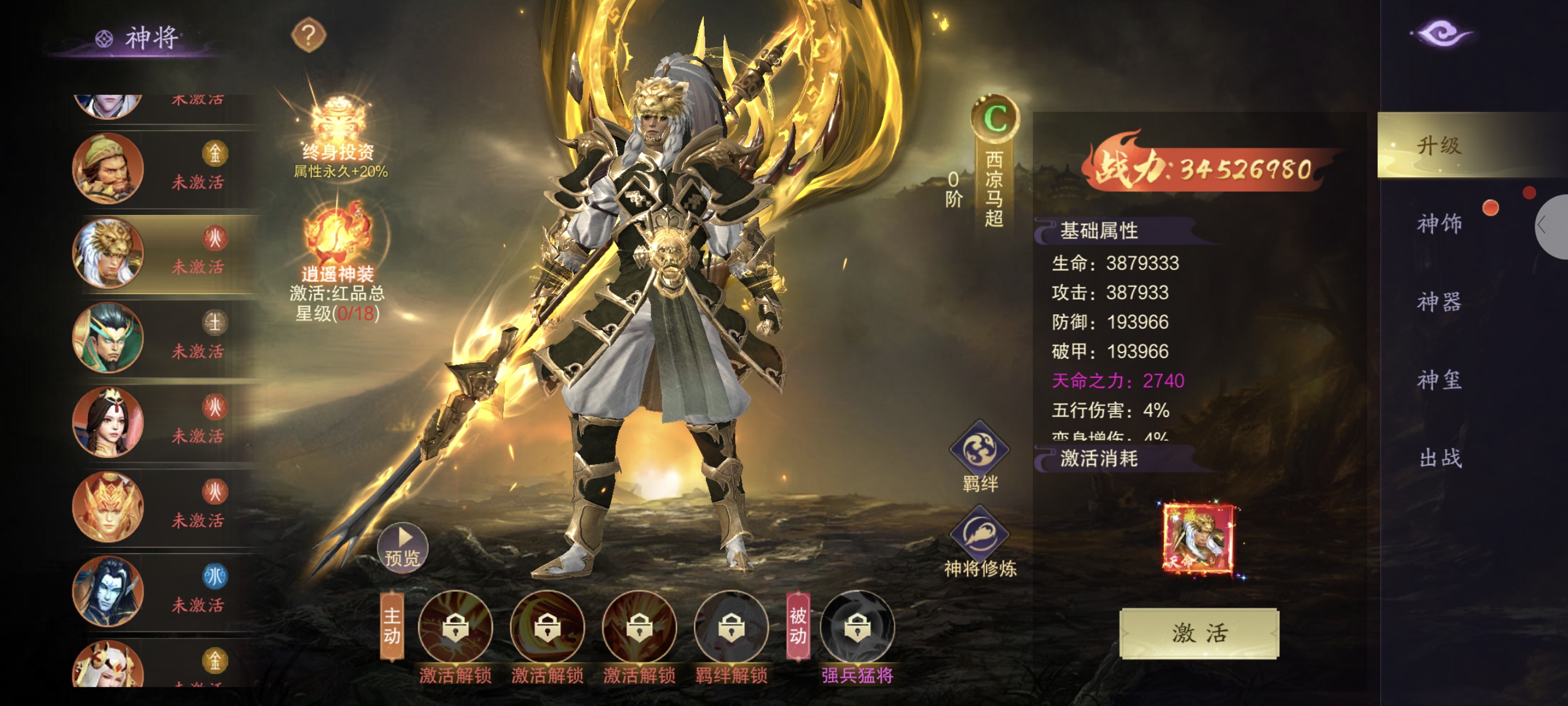The height and width of the screenshot is (706, 1568).
Task: Open the question mark help icon
Action: coord(308,35)
